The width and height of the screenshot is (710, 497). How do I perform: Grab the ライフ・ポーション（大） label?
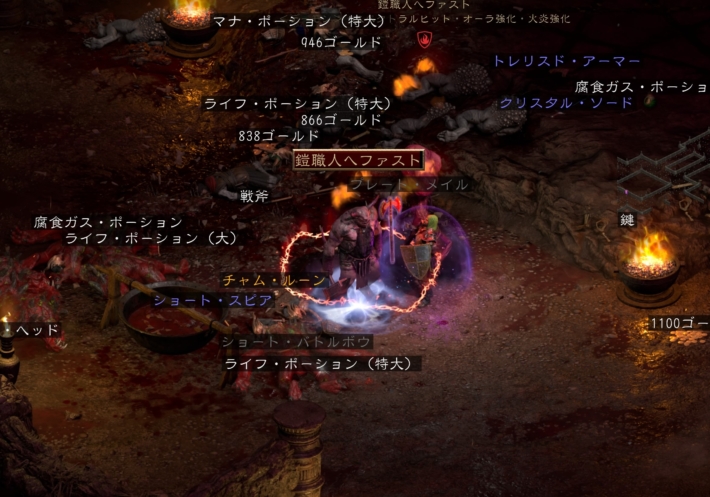(151, 238)
